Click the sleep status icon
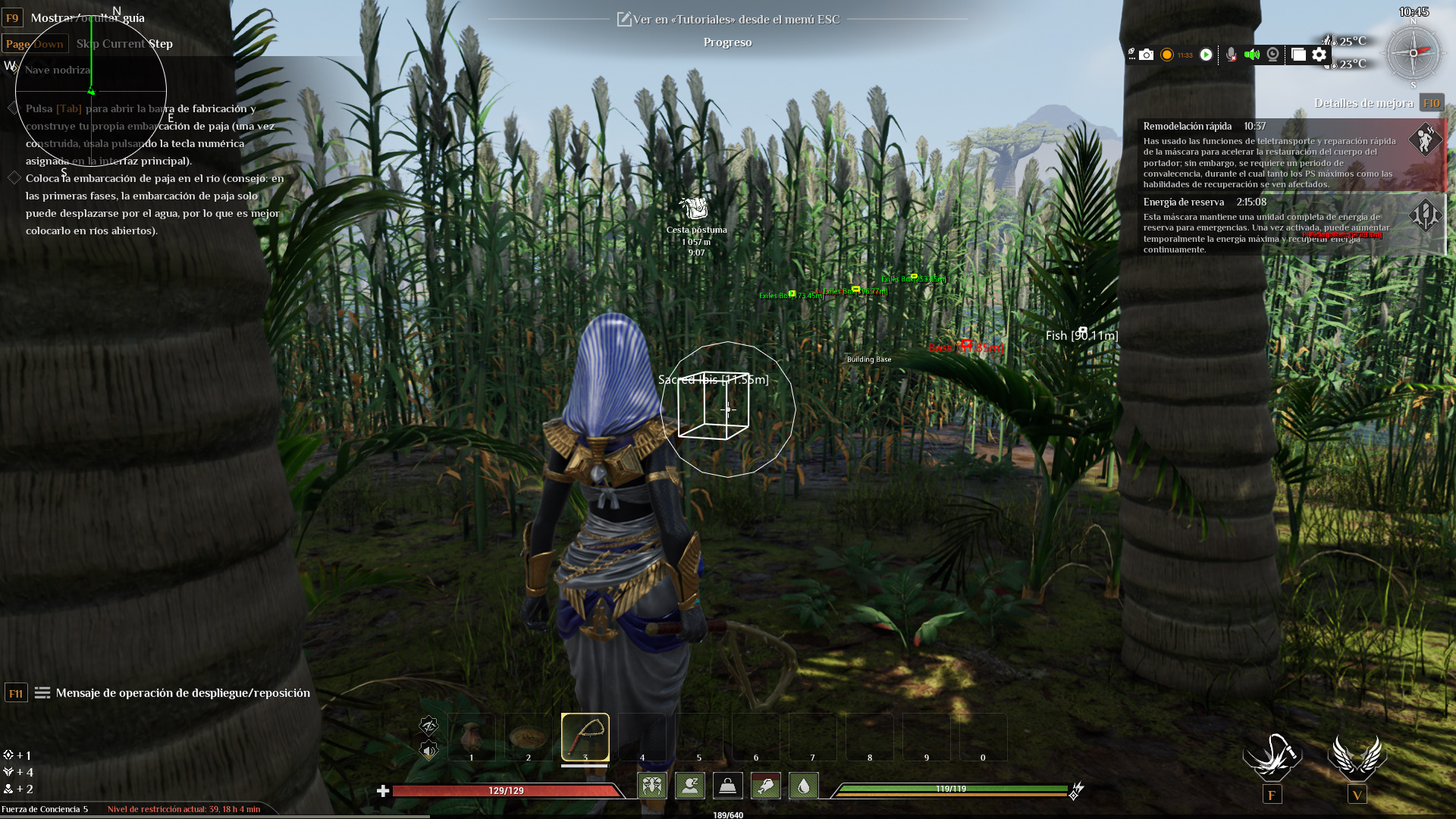The height and width of the screenshot is (819, 1456). pyautogui.click(x=690, y=786)
